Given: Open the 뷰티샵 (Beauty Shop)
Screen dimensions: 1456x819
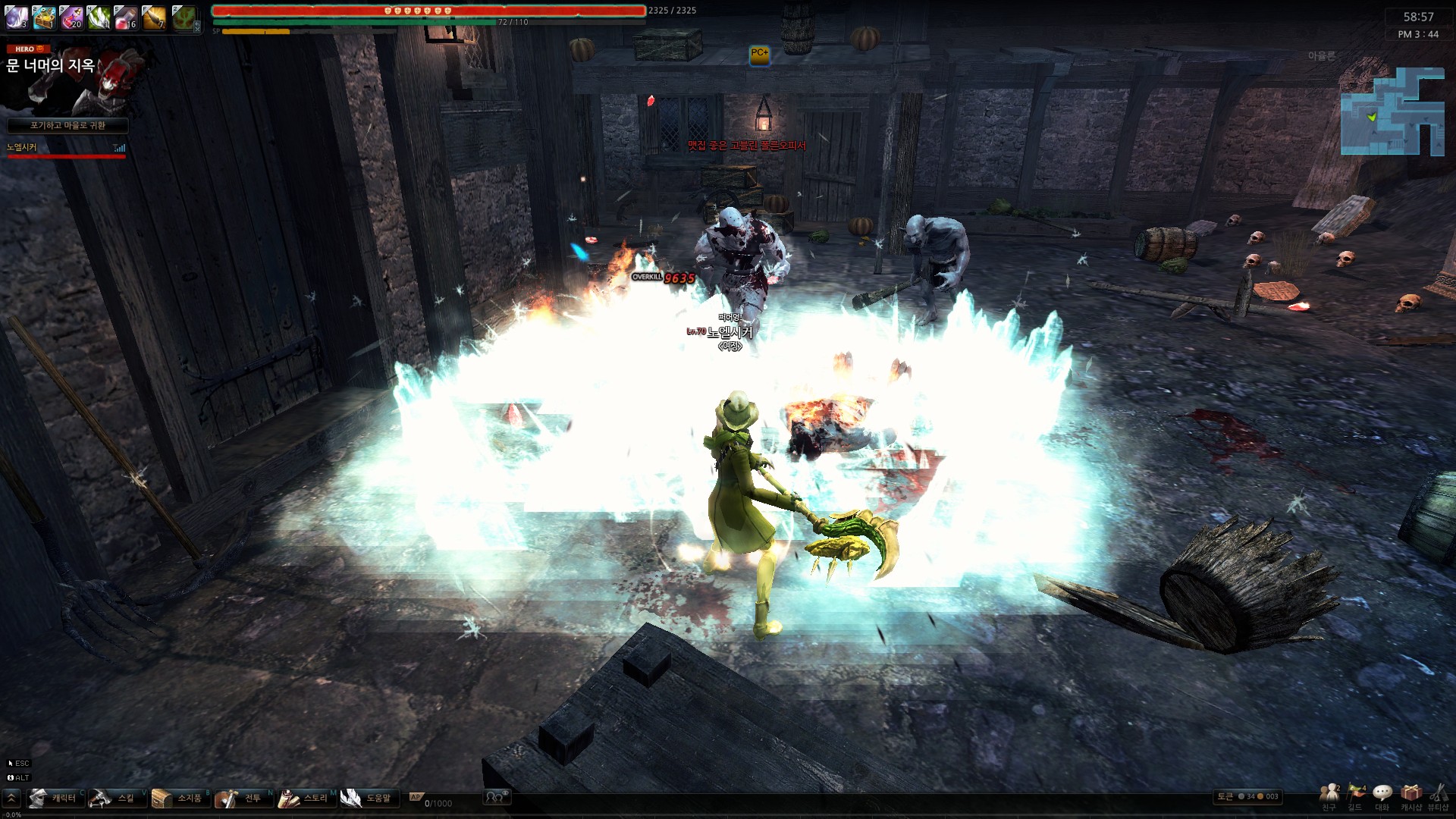Looking at the screenshot, I should [1438, 796].
